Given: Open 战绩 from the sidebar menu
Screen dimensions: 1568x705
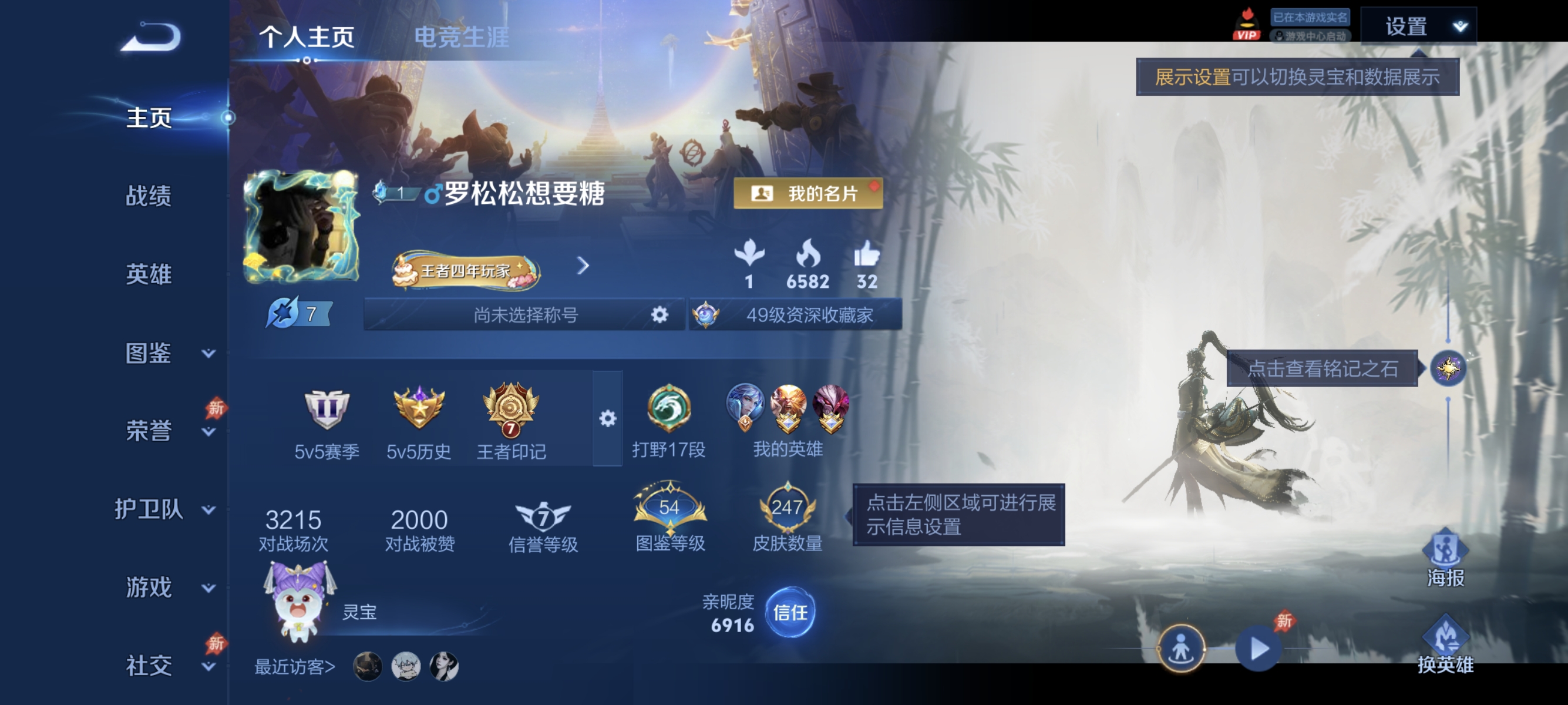Looking at the screenshot, I should click(x=149, y=197).
